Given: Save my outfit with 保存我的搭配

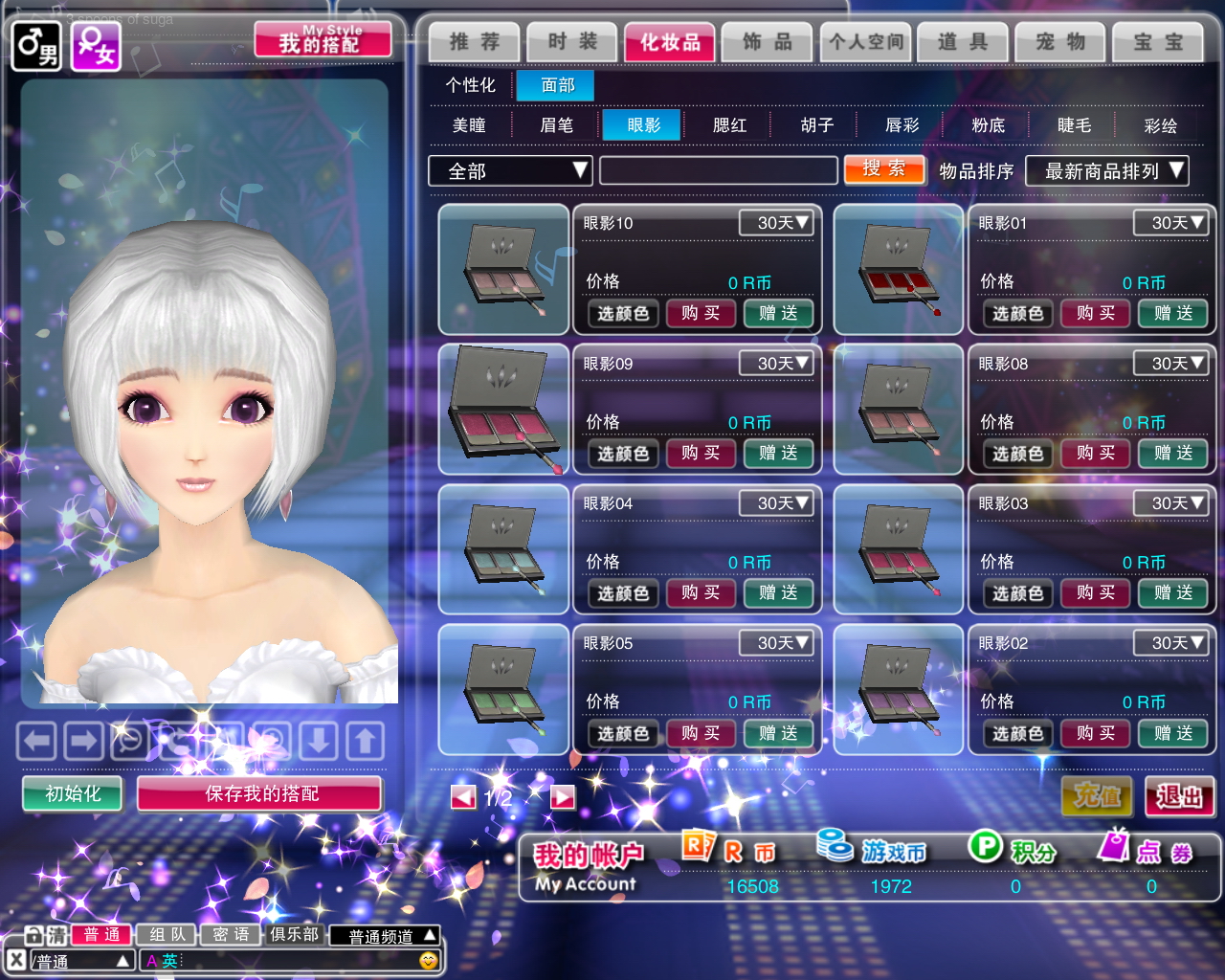Looking at the screenshot, I should pyautogui.click(x=260, y=793).
